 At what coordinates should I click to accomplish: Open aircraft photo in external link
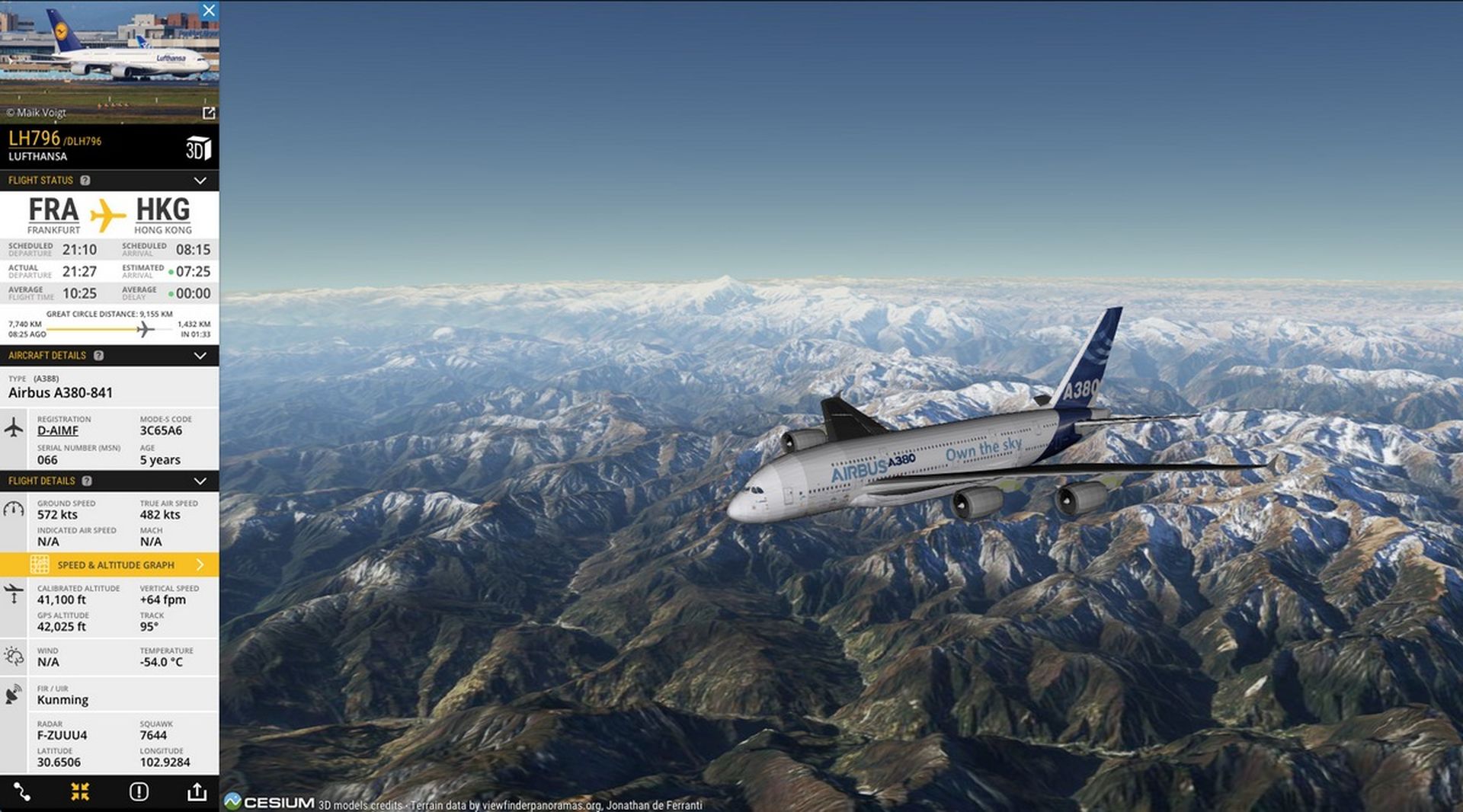tap(209, 113)
